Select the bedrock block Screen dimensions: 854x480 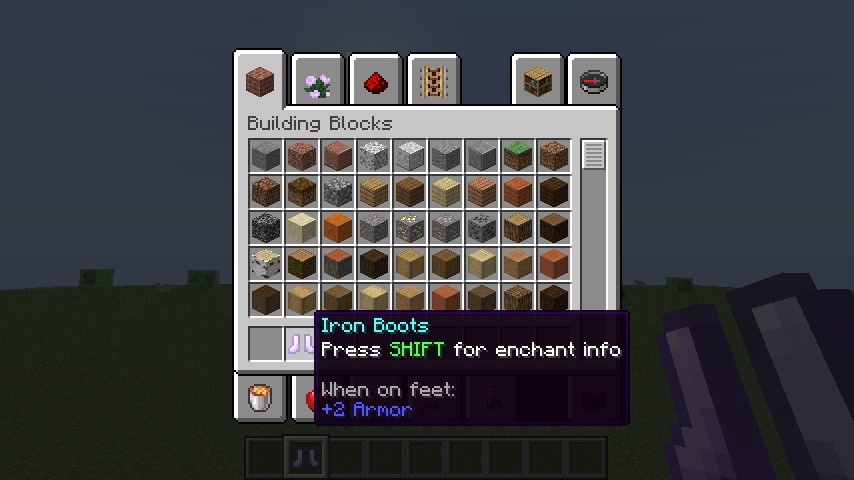(265, 228)
